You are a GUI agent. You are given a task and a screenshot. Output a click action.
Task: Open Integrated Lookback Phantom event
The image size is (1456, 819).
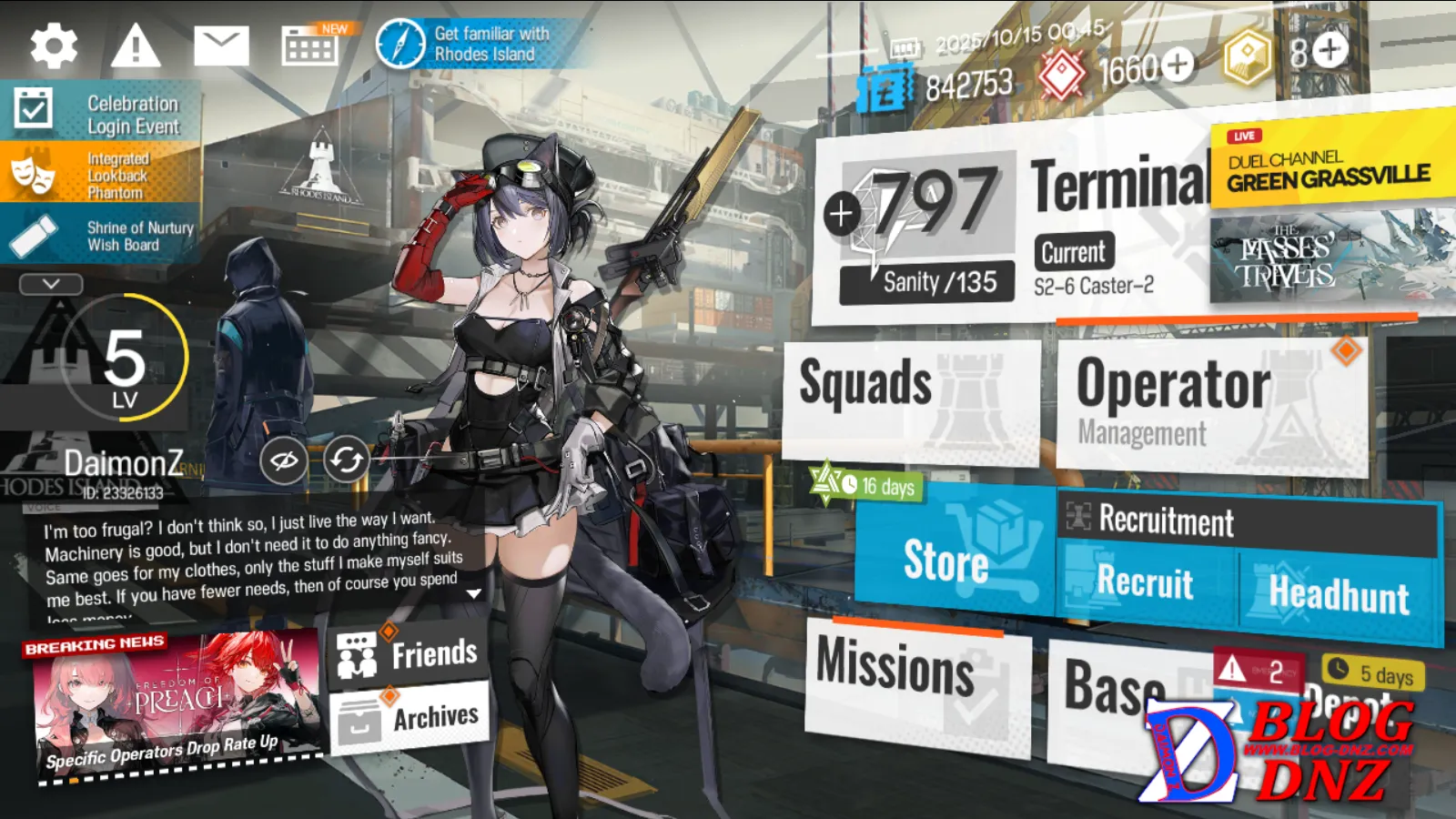100,175
